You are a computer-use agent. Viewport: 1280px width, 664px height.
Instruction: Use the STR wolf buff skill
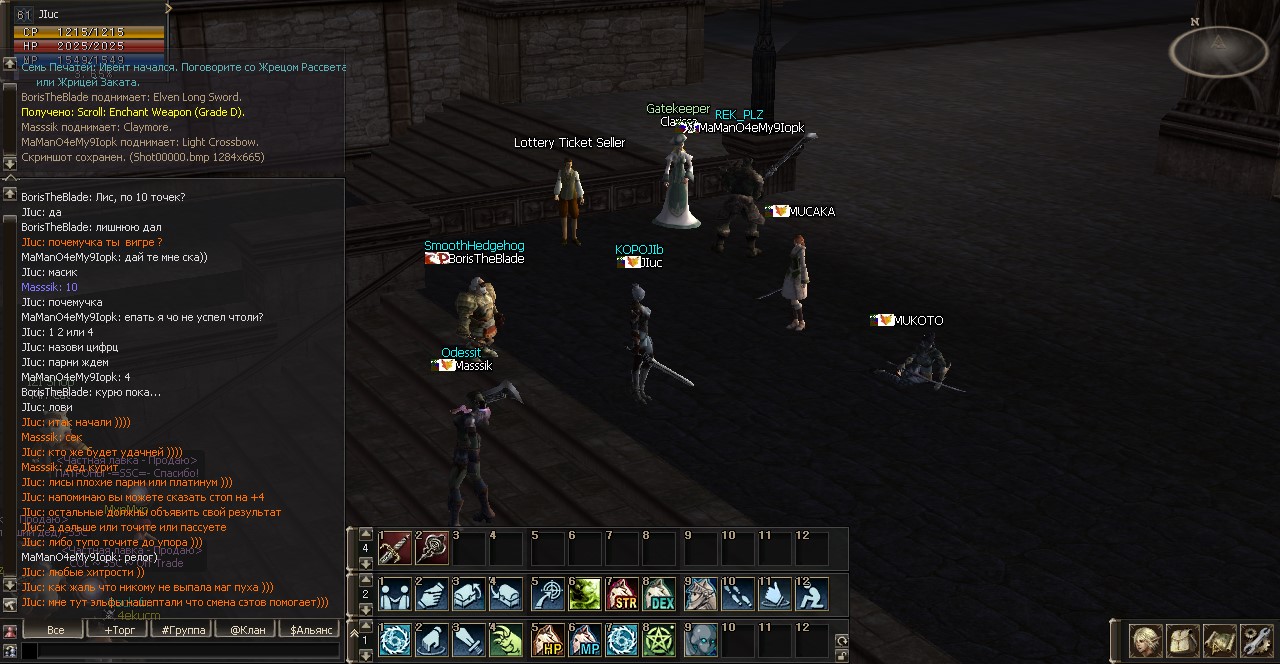622,594
